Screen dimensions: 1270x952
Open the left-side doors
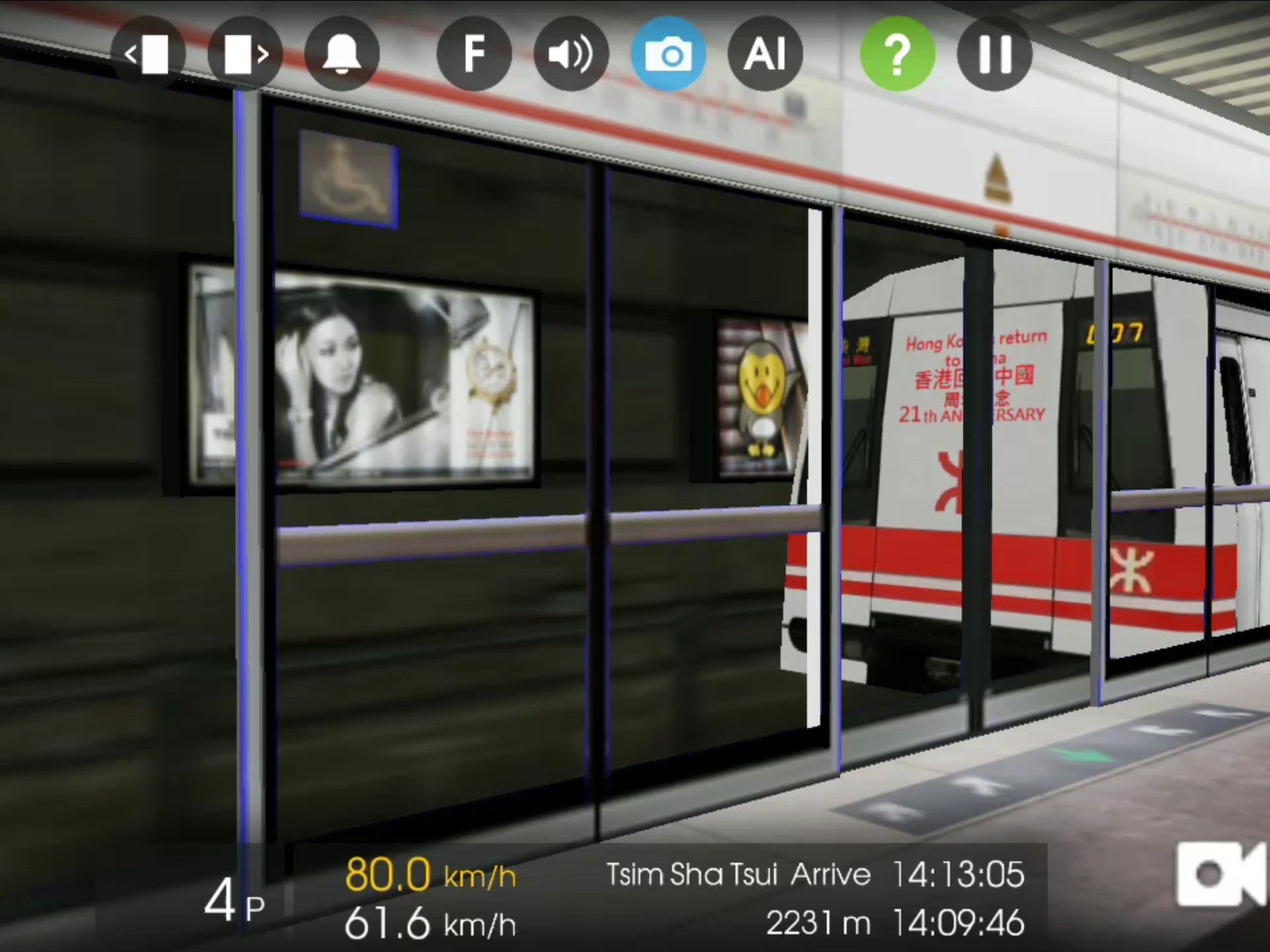click(148, 54)
